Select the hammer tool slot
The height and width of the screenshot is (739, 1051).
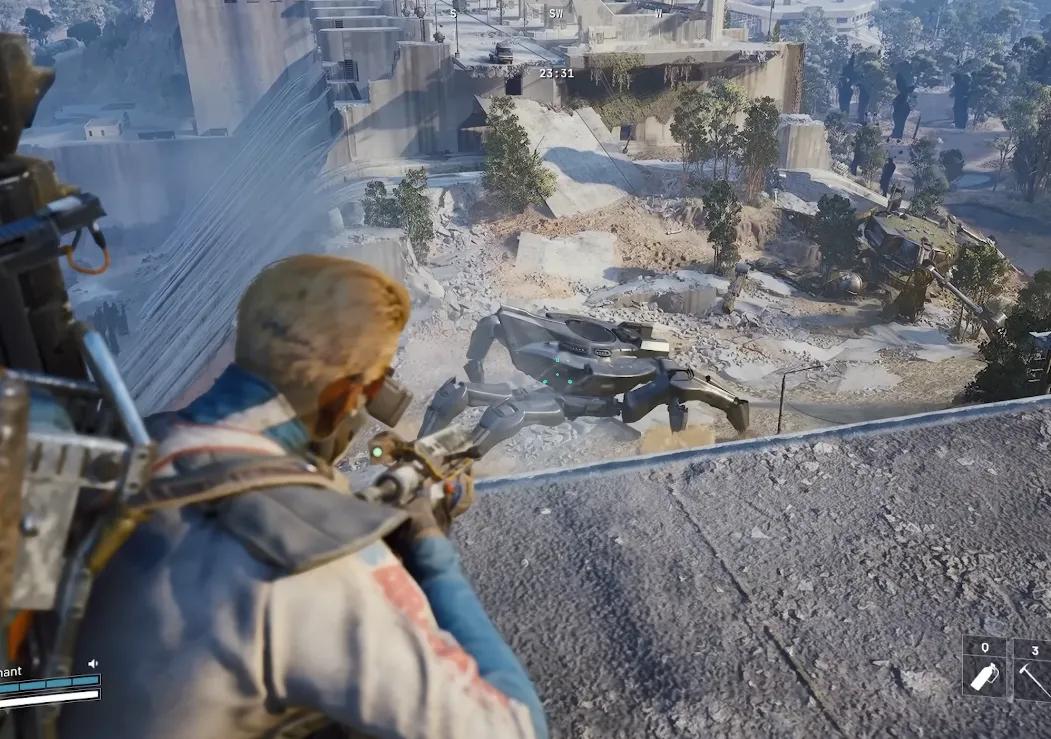[x=1034, y=668]
